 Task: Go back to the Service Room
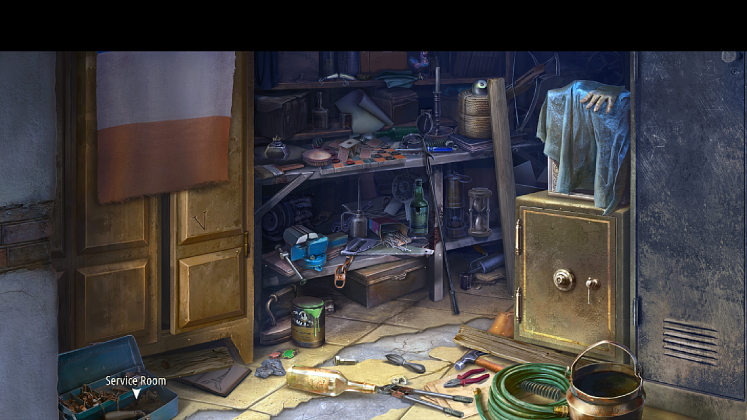coord(137,393)
